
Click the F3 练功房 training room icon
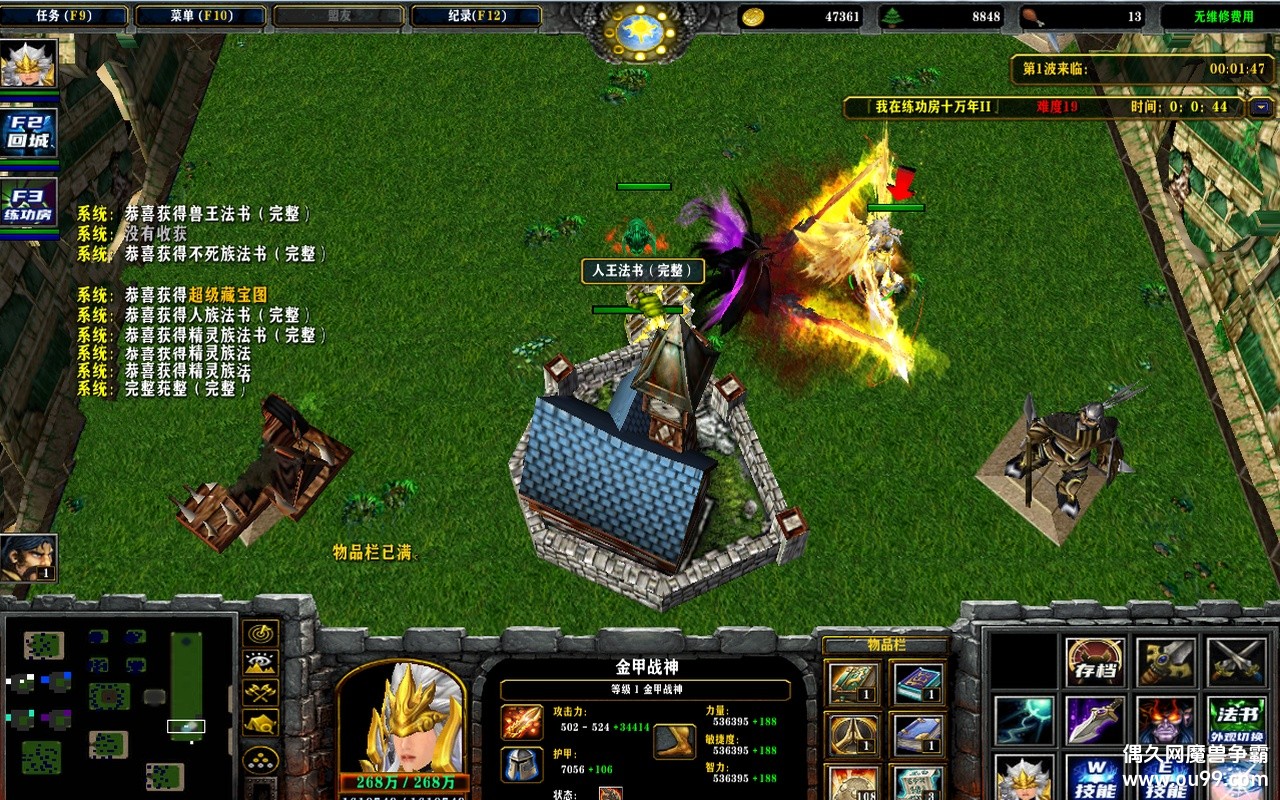tap(29, 203)
